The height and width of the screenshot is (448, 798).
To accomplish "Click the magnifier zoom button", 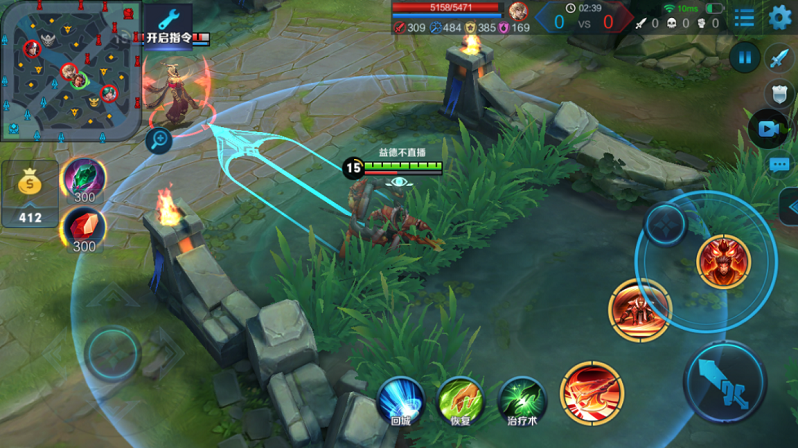I will pyautogui.click(x=158, y=141).
